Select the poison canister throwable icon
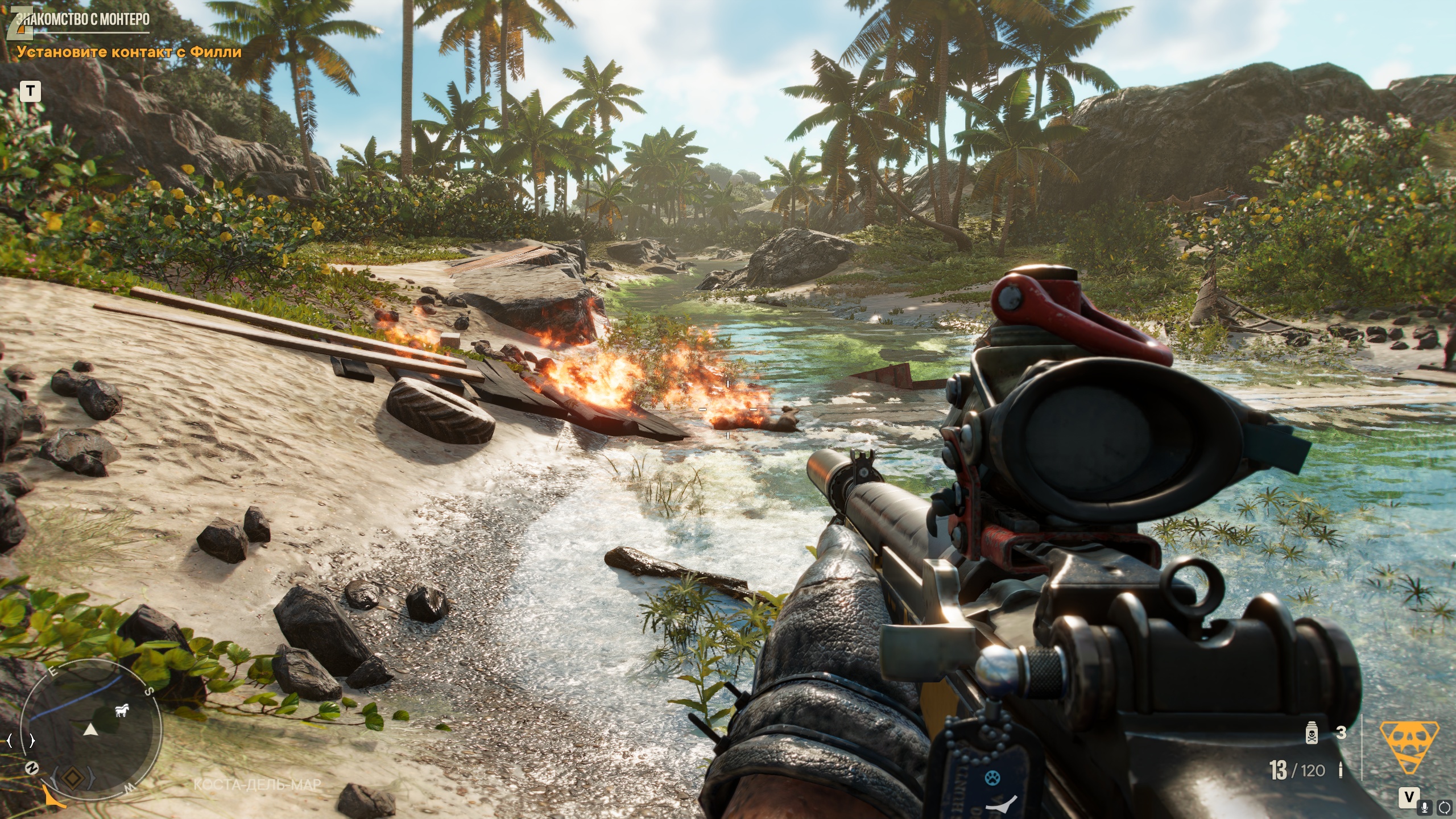 [x=1312, y=733]
